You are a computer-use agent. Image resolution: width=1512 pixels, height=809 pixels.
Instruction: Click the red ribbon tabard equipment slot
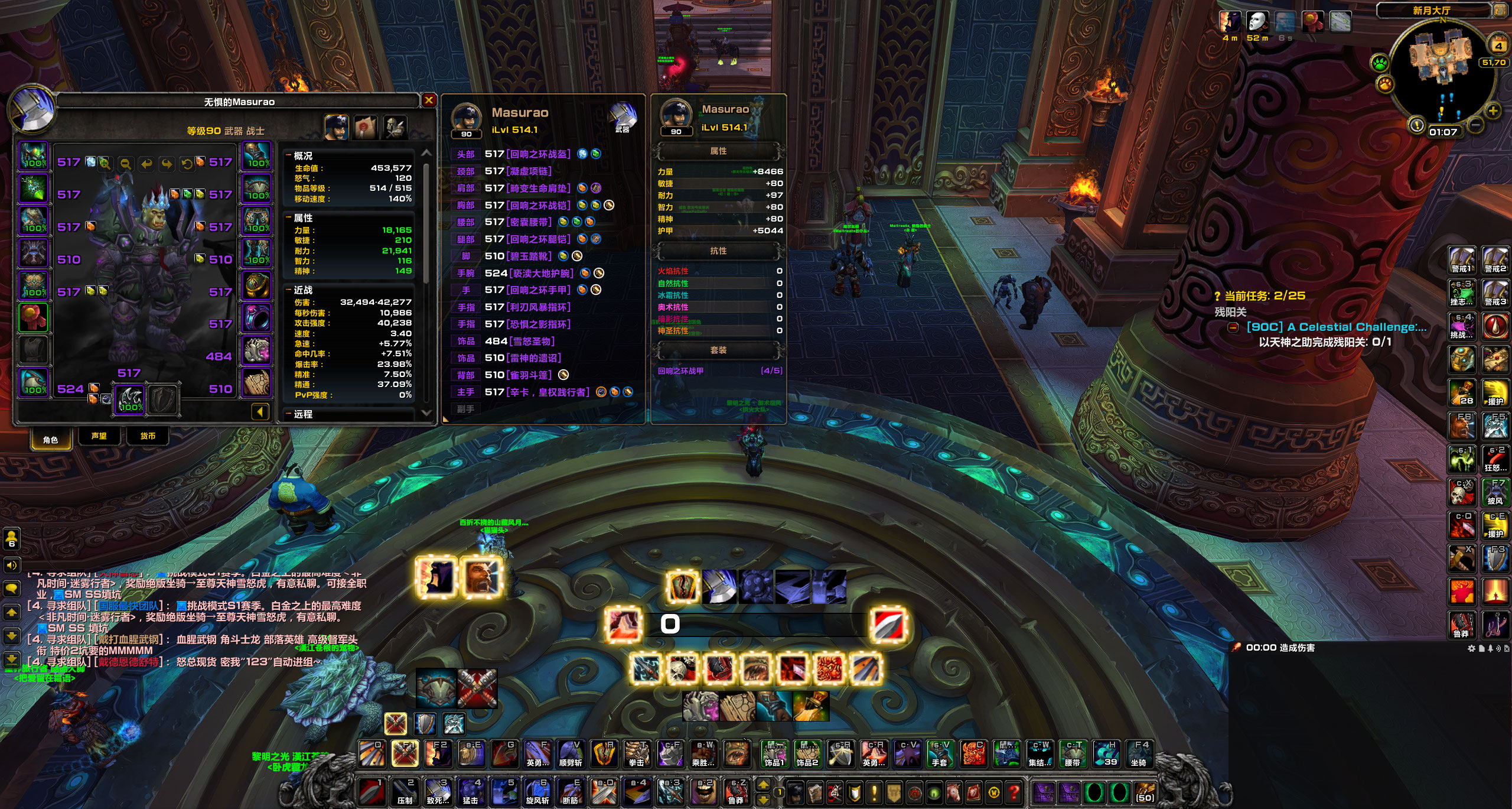pos(34,318)
